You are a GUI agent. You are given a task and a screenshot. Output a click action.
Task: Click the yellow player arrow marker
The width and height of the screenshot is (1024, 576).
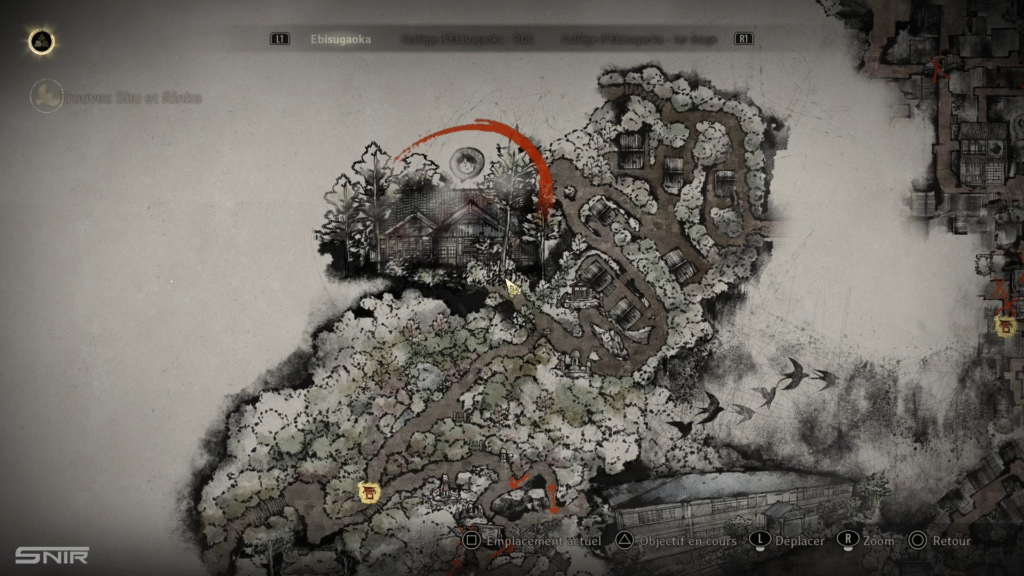512,288
